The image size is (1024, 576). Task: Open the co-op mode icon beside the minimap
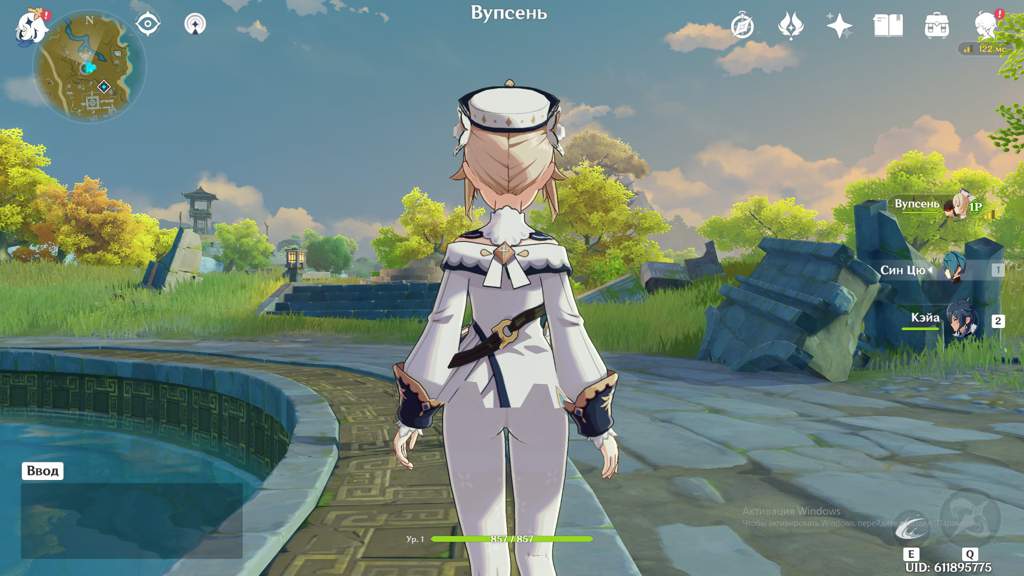coord(196,24)
